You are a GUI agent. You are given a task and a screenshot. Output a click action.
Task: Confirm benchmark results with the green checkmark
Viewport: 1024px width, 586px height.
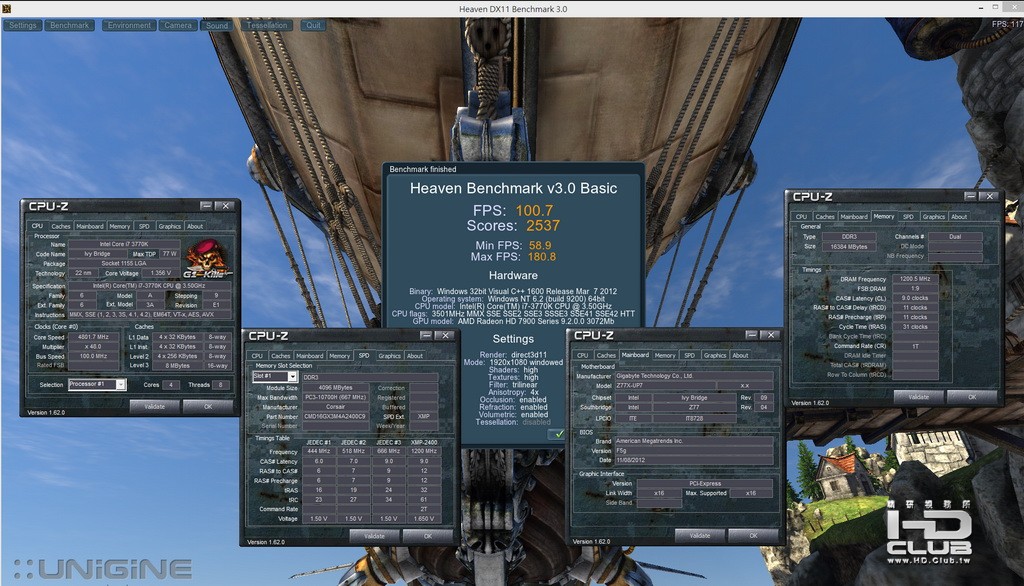(x=557, y=435)
